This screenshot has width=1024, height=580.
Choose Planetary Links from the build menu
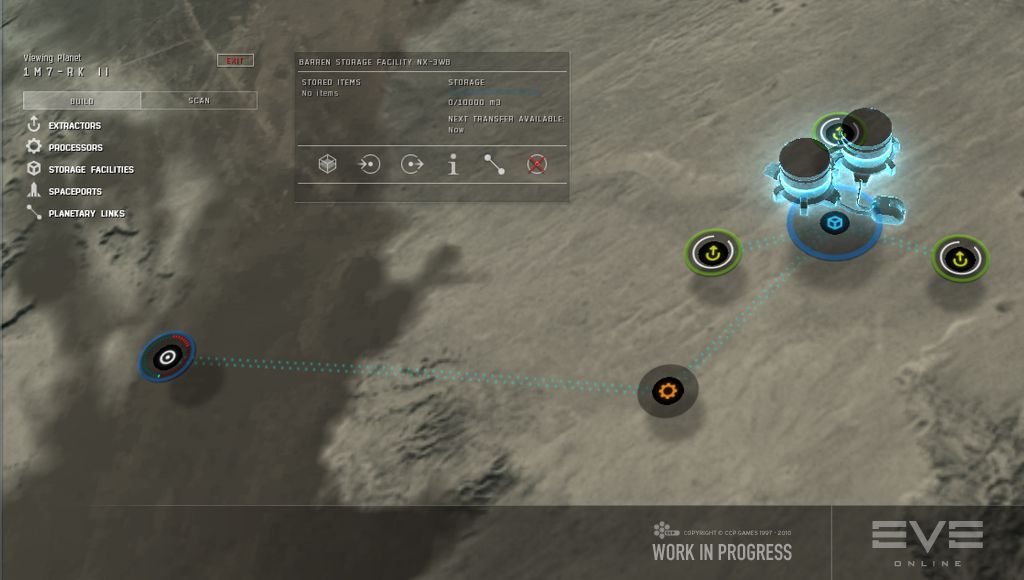(86, 214)
